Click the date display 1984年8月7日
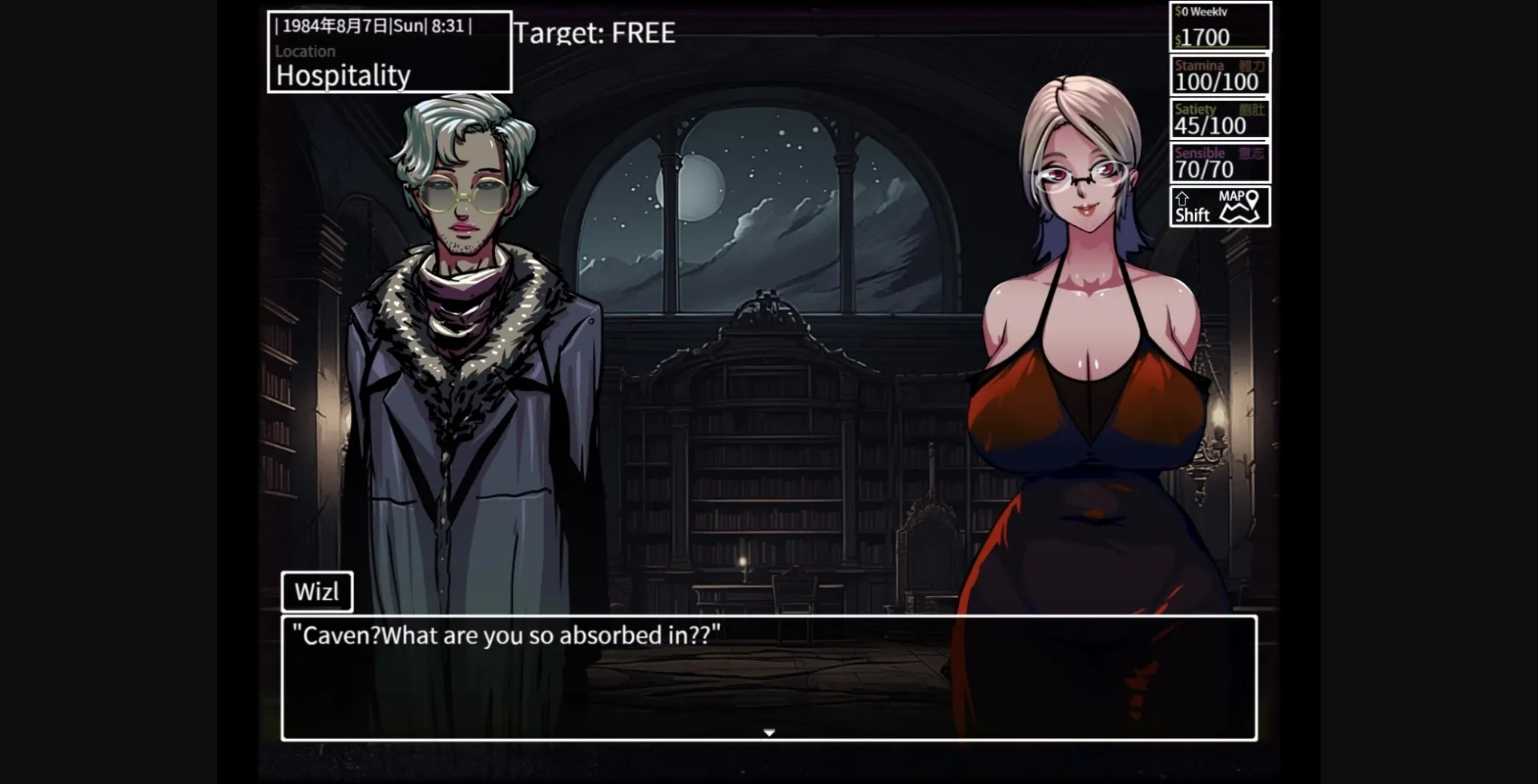 pos(336,25)
